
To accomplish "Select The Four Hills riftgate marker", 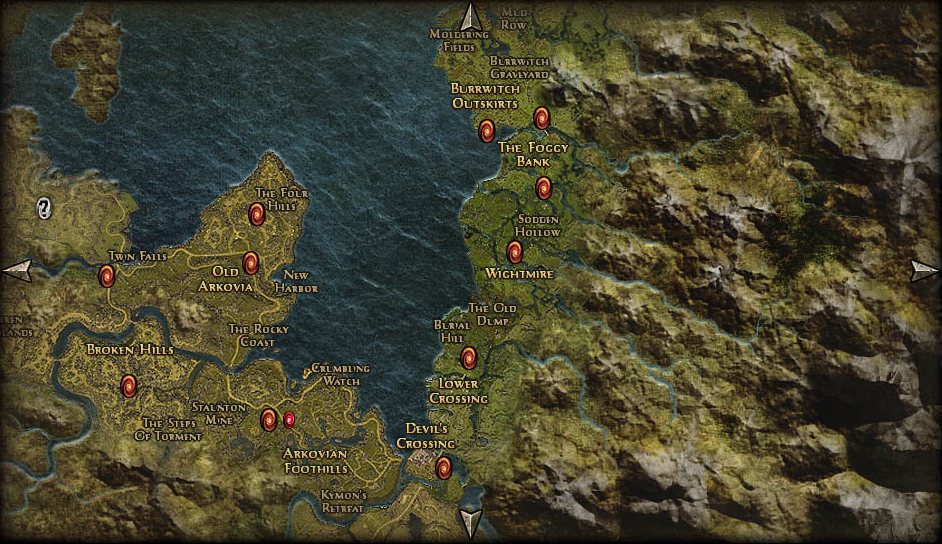I will click(256, 213).
